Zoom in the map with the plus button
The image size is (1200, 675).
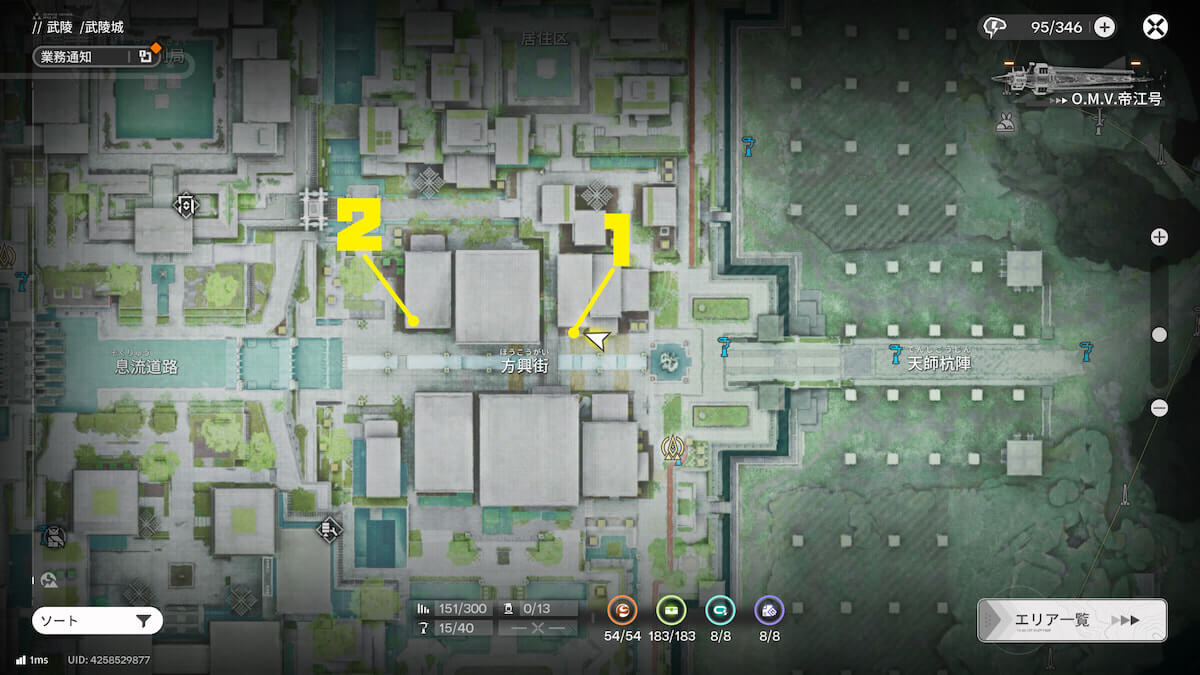click(1159, 237)
